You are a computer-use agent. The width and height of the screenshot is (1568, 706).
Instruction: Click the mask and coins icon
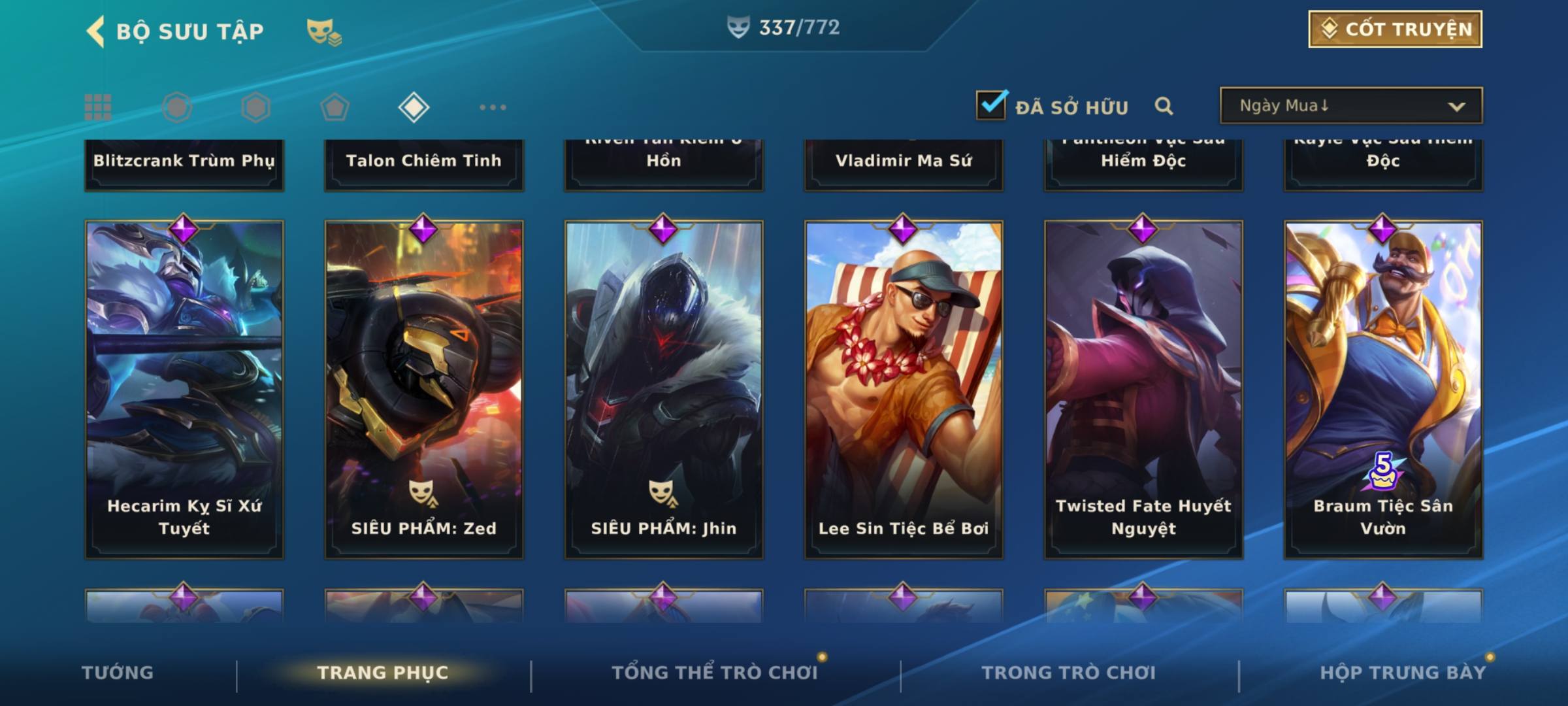324,31
